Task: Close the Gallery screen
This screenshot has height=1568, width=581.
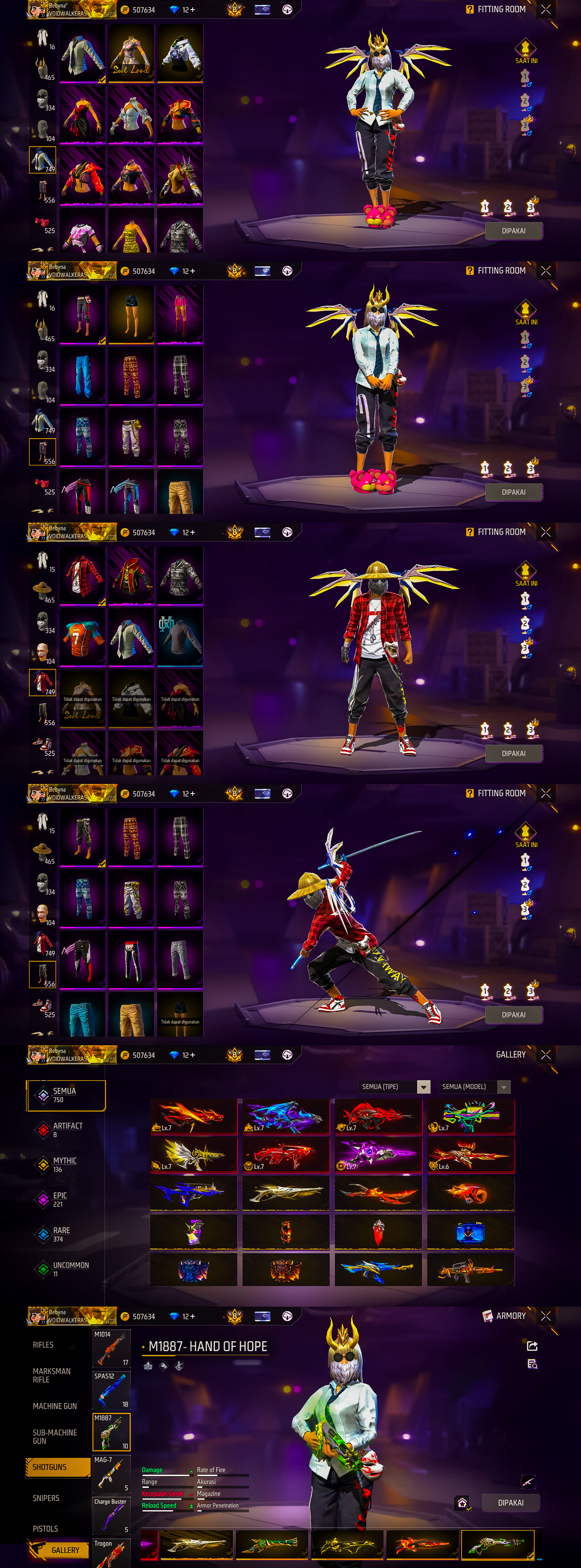Action: point(546,1054)
